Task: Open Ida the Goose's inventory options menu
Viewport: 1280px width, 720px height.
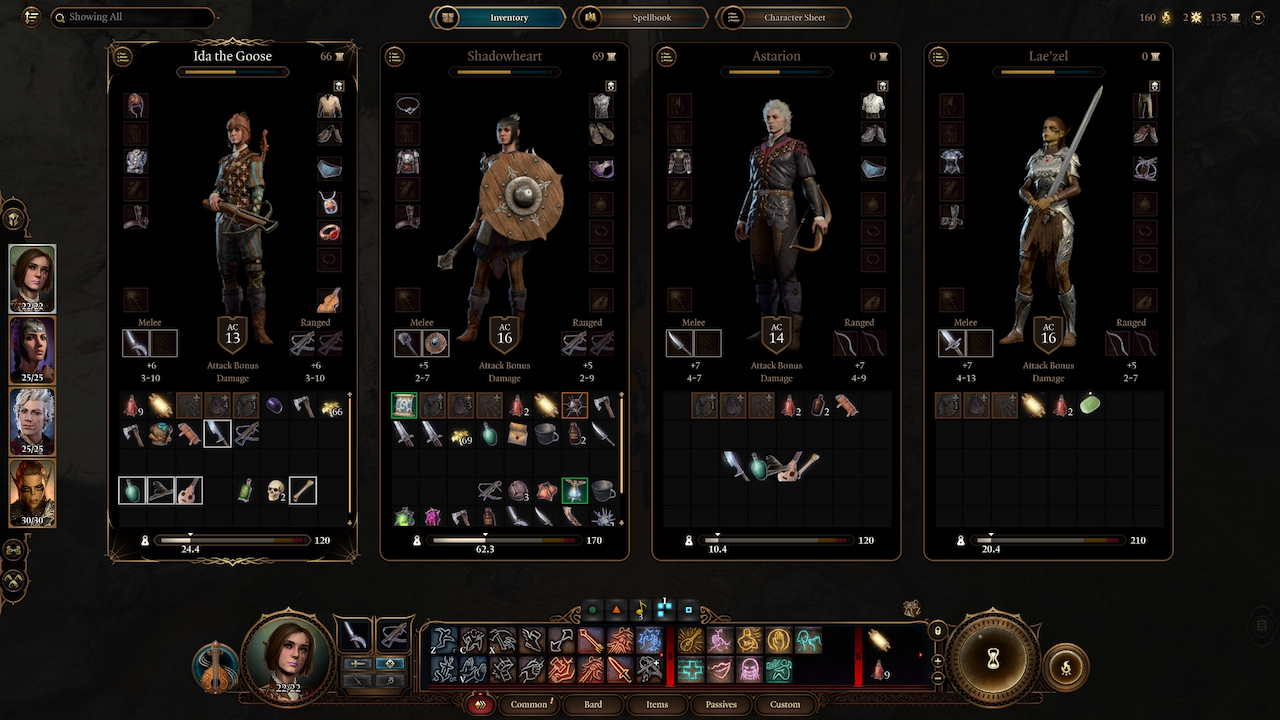Action: (123, 57)
